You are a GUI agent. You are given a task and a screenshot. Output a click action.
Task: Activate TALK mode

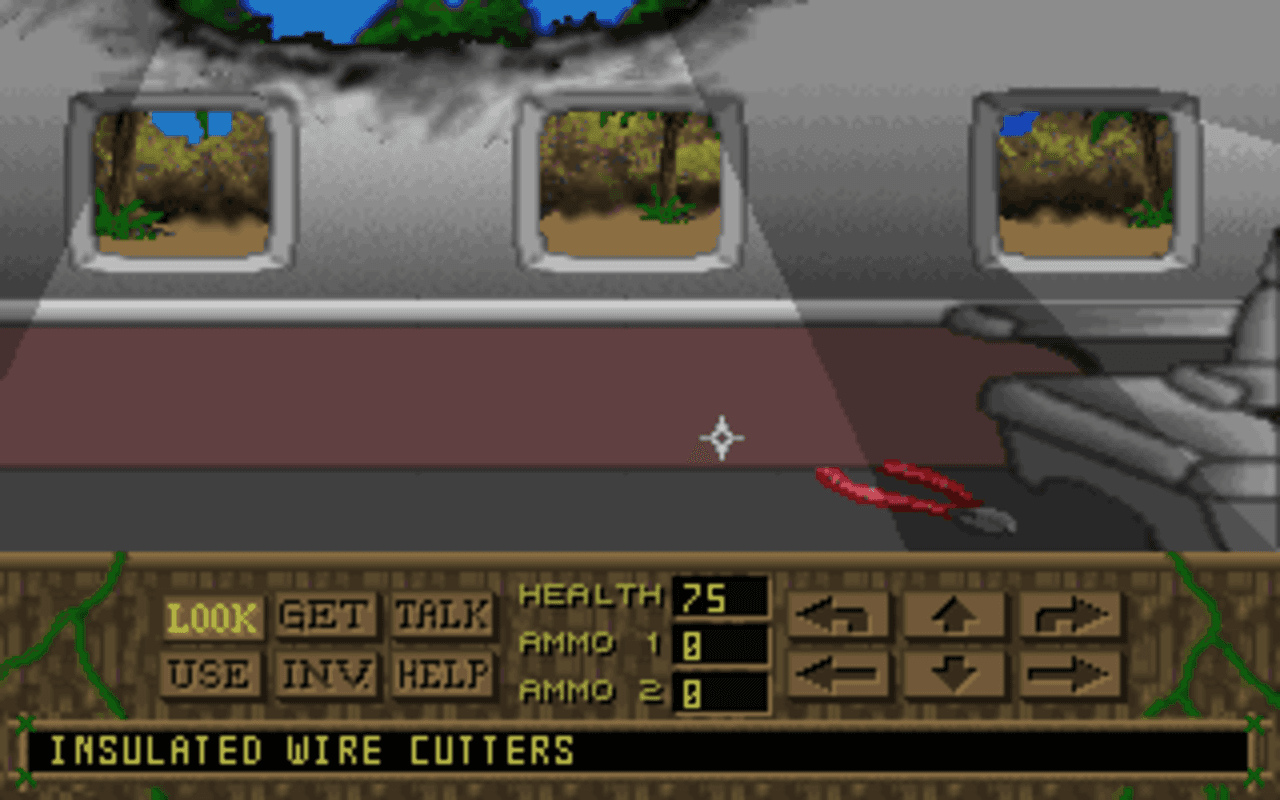pyautogui.click(x=443, y=616)
